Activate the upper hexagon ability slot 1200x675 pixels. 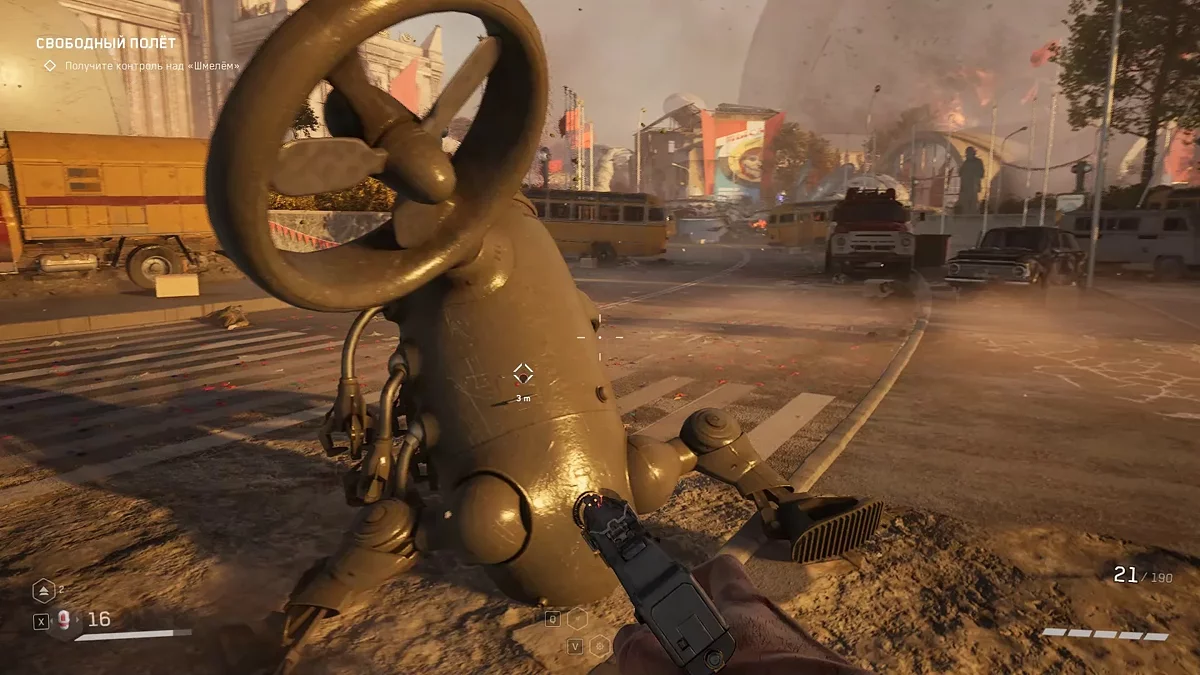577,618
